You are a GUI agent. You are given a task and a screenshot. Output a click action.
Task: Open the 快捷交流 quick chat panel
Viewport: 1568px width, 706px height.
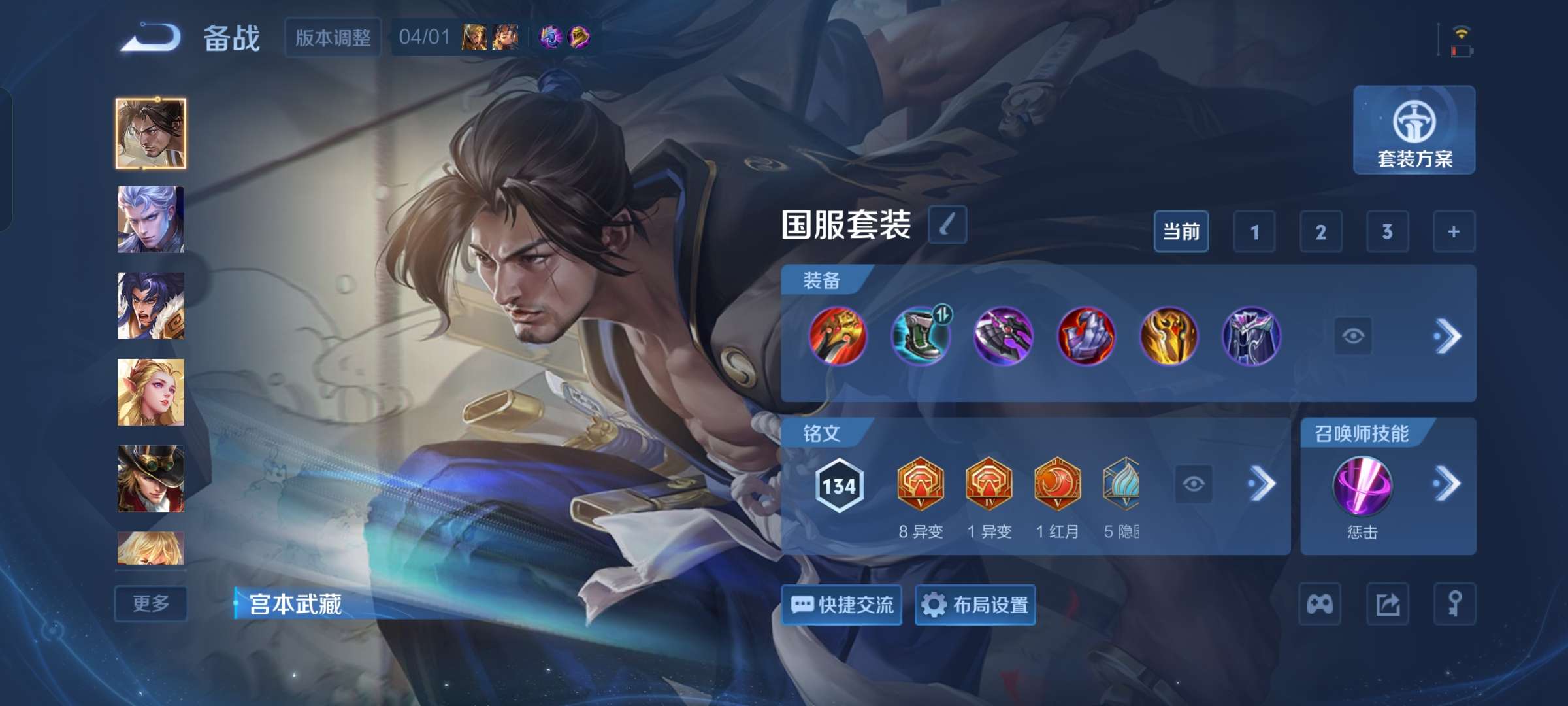tap(841, 605)
